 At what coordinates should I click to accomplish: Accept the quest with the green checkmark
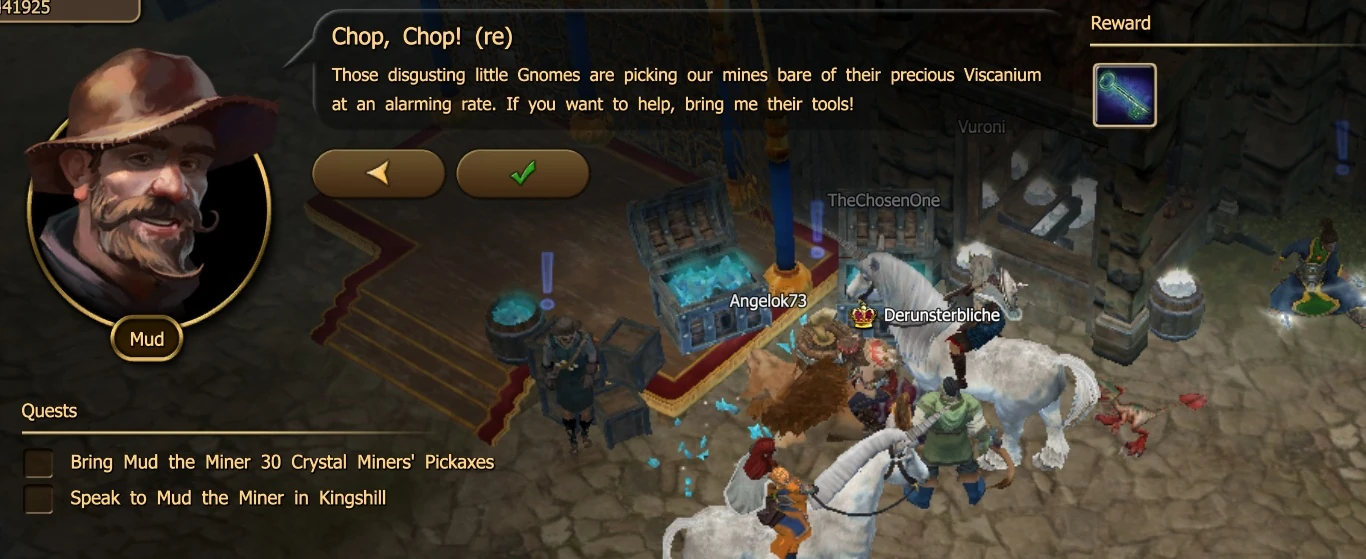pos(522,174)
